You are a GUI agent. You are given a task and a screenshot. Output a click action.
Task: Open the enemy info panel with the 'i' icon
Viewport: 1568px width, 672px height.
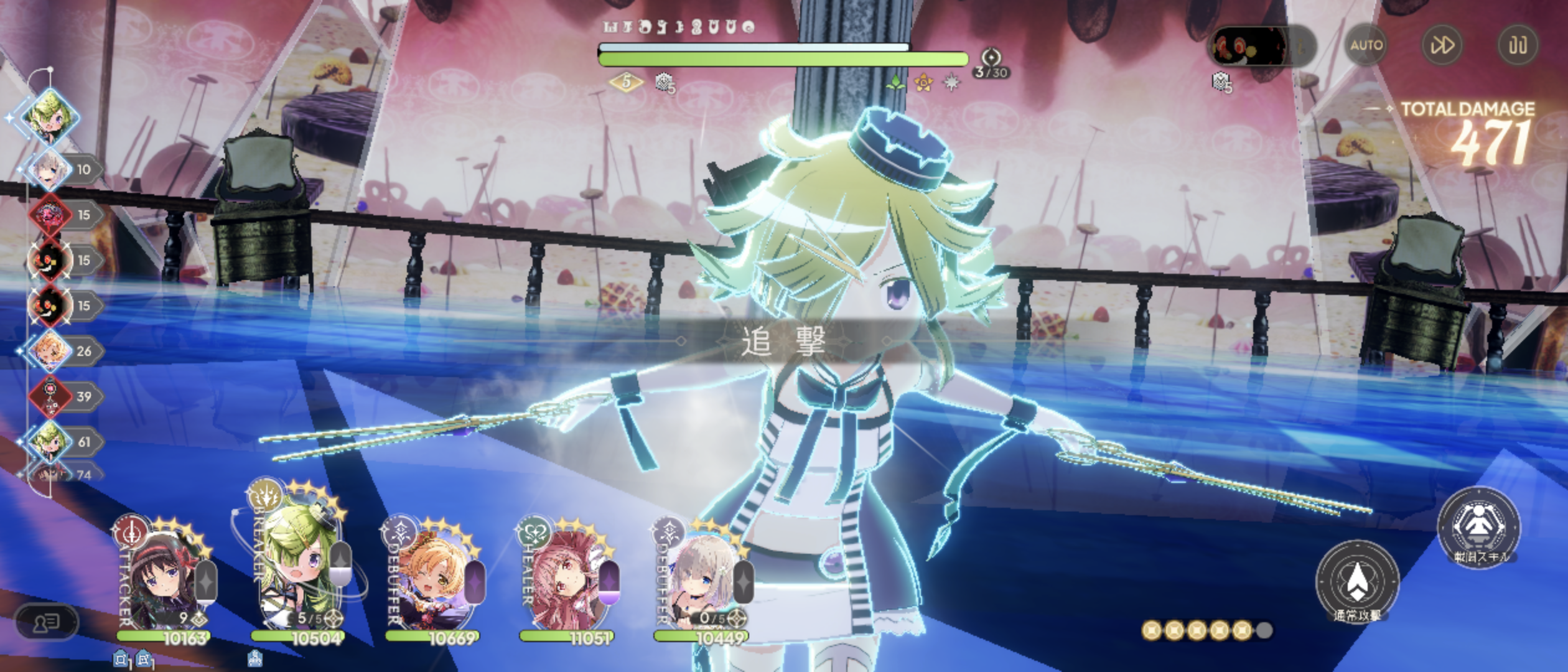1299,47
